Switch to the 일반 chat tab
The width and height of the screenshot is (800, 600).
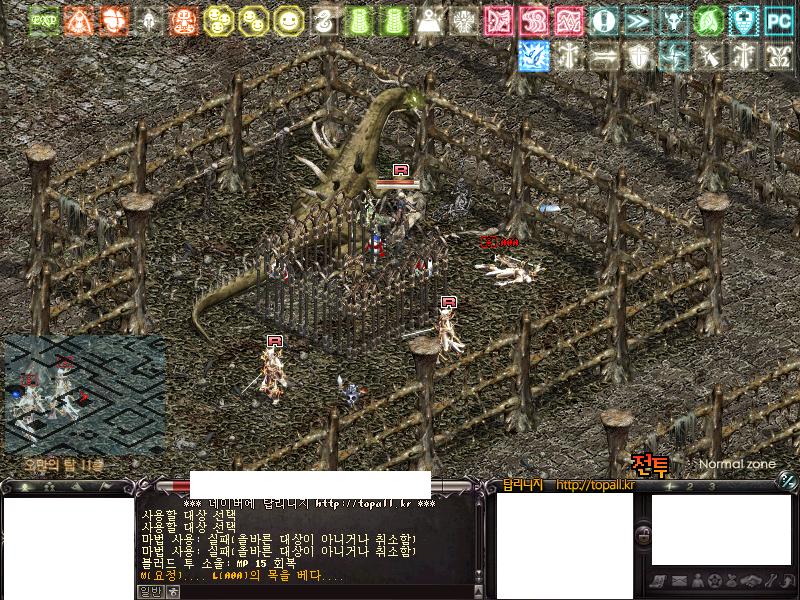point(148,591)
